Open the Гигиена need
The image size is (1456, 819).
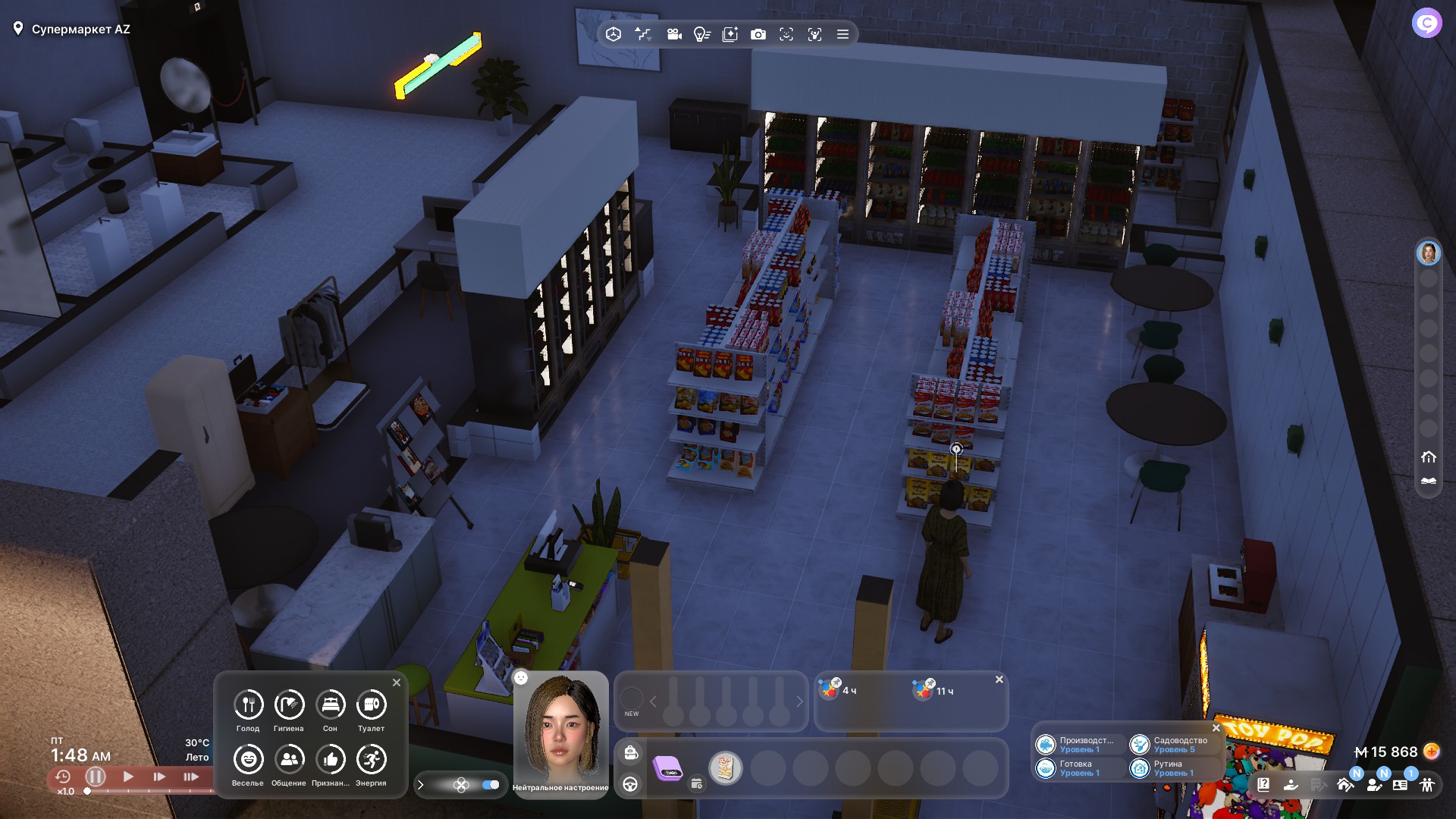[289, 705]
